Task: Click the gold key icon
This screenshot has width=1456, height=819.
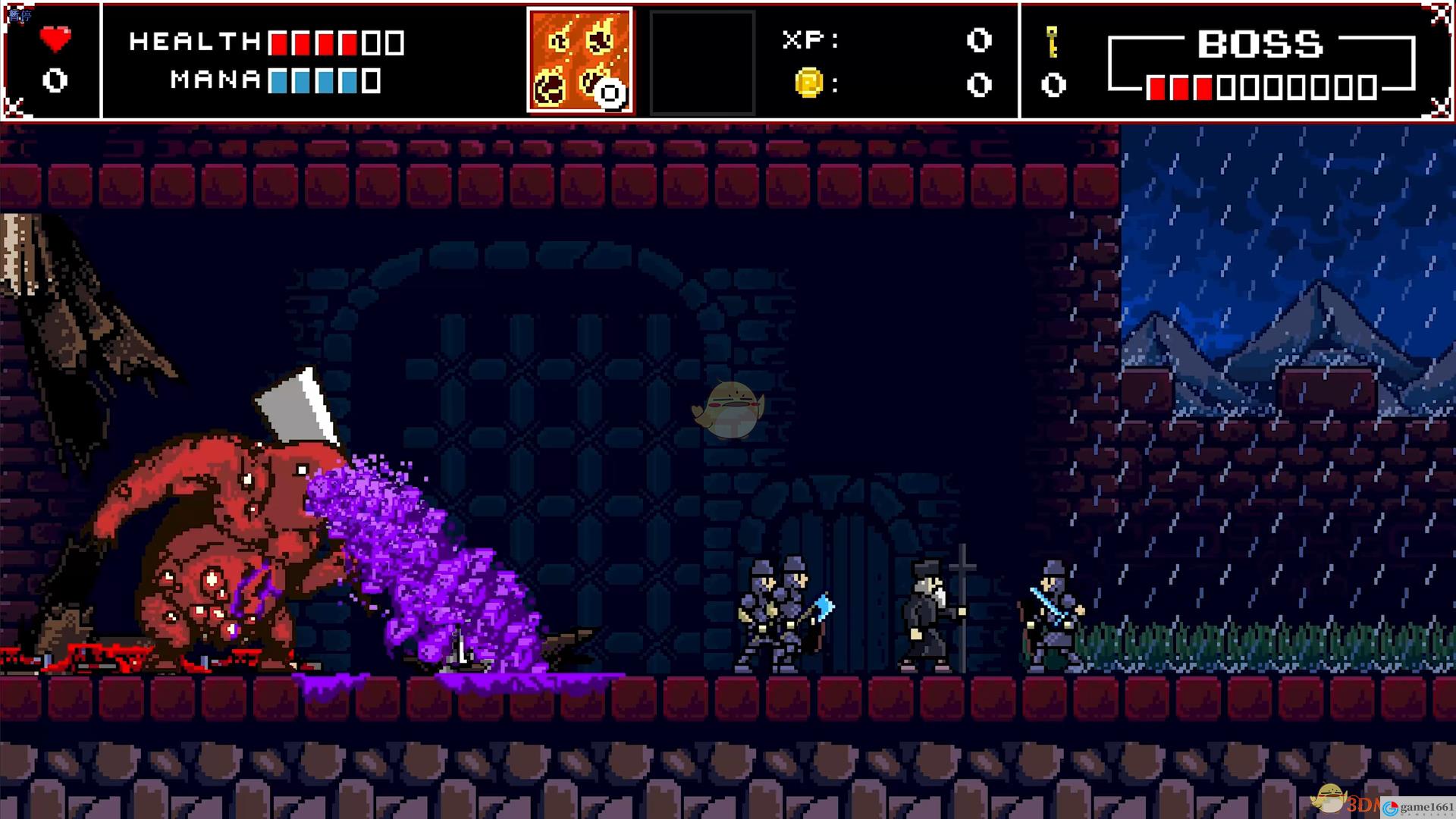Action: click(x=1052, y=41)
